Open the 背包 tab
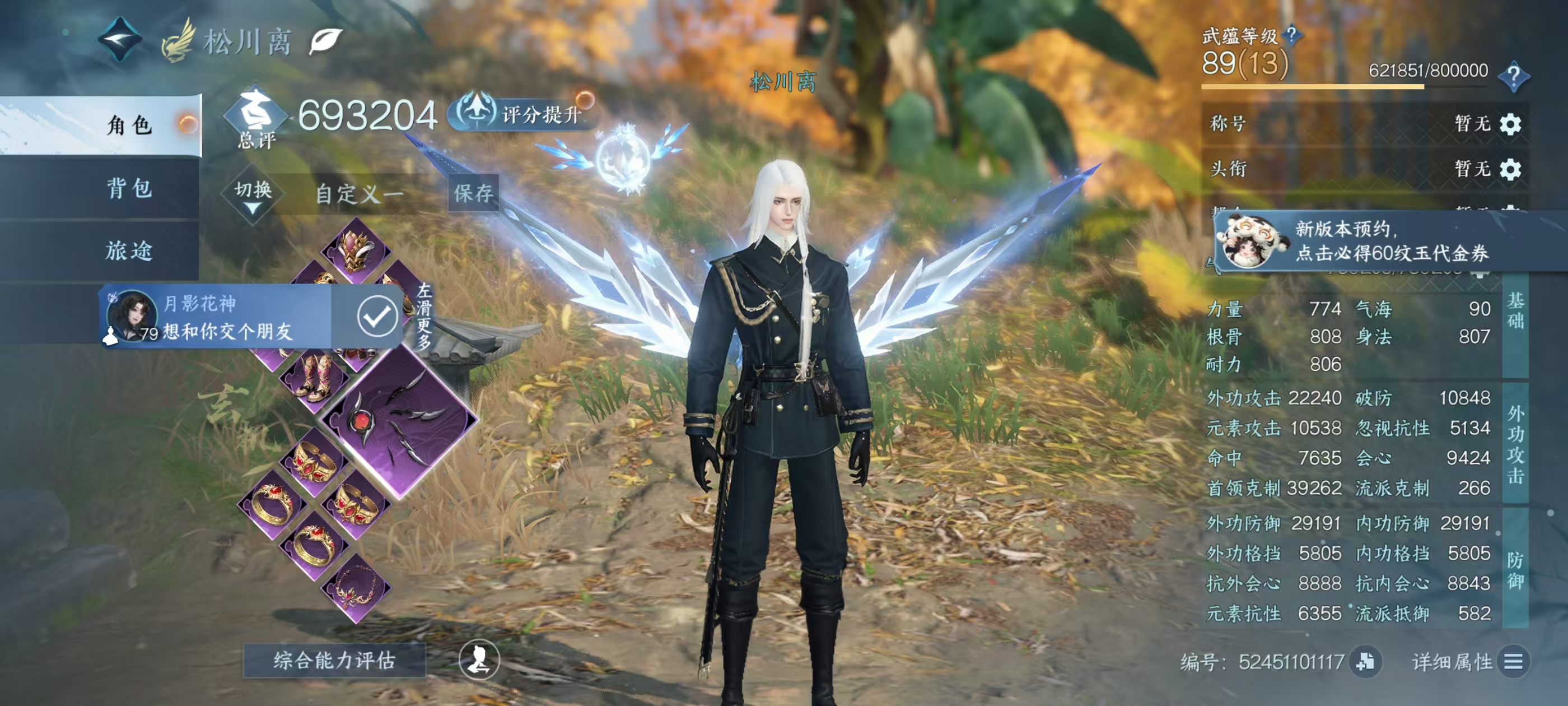 [x=129, y=188]
